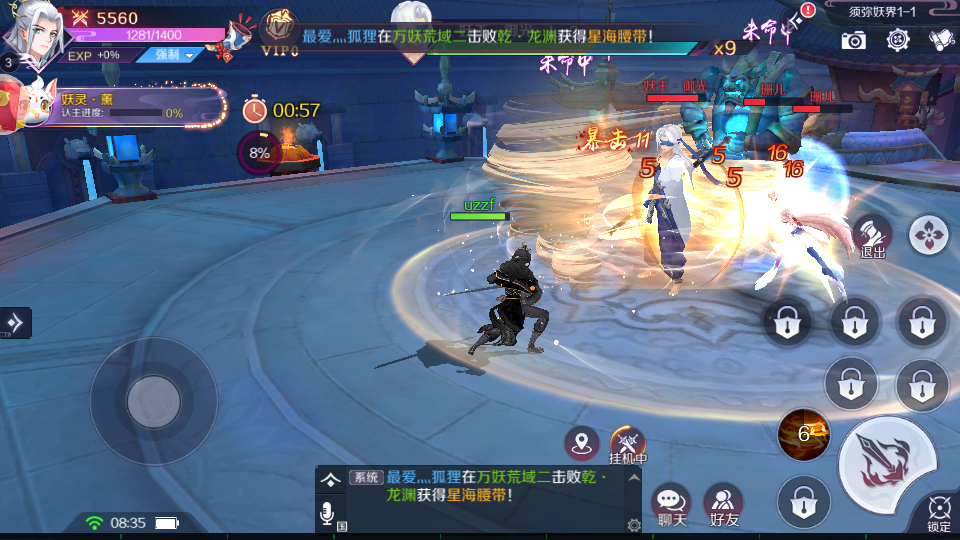Open the 好友 friends list
Viewport: 960px width, 540px height.
723,504
